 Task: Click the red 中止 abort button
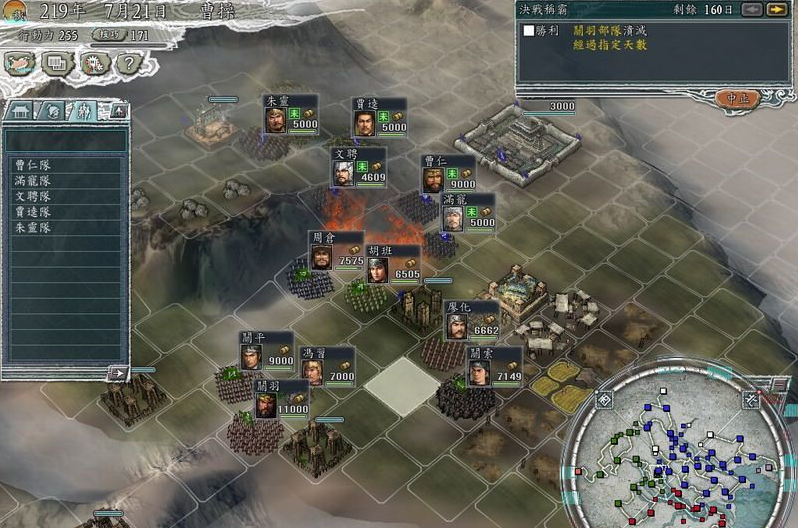[738, 98]
